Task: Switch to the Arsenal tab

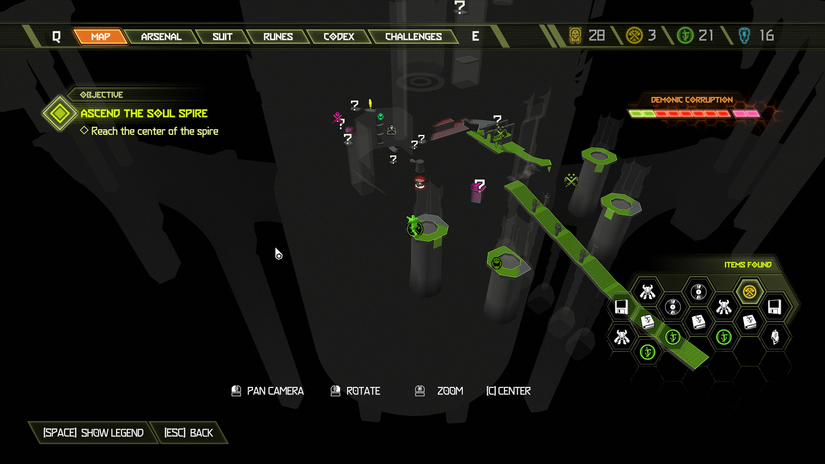Action: coord(161,37)
